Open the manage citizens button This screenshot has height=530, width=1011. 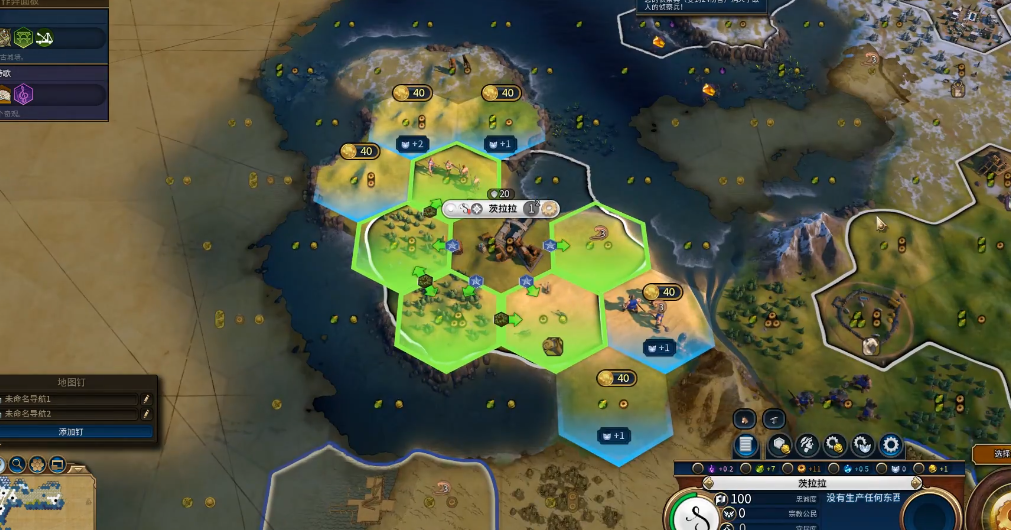point(806,445)
